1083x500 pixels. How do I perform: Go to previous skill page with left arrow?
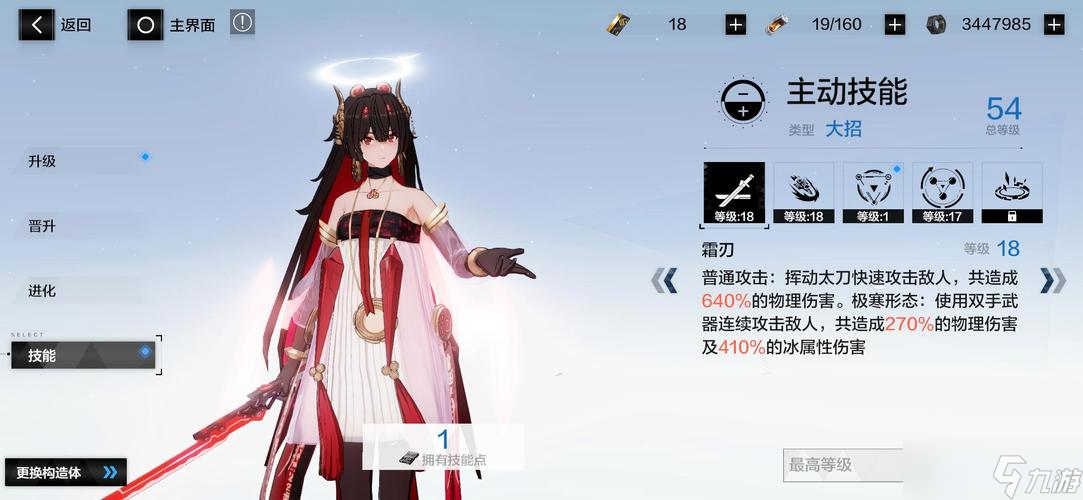(665, 280)
